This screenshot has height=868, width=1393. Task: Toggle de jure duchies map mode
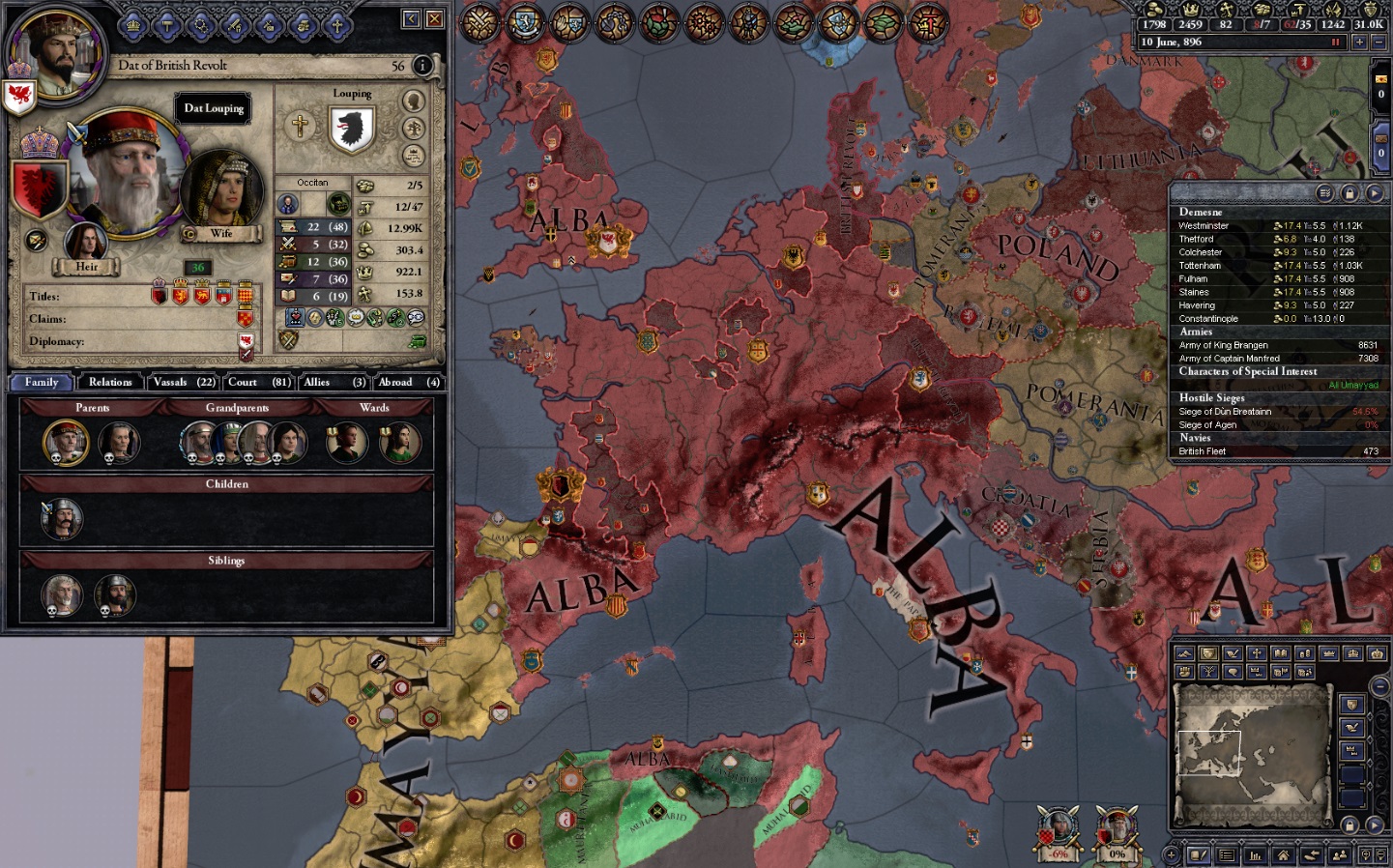[x=1329, y=652]
